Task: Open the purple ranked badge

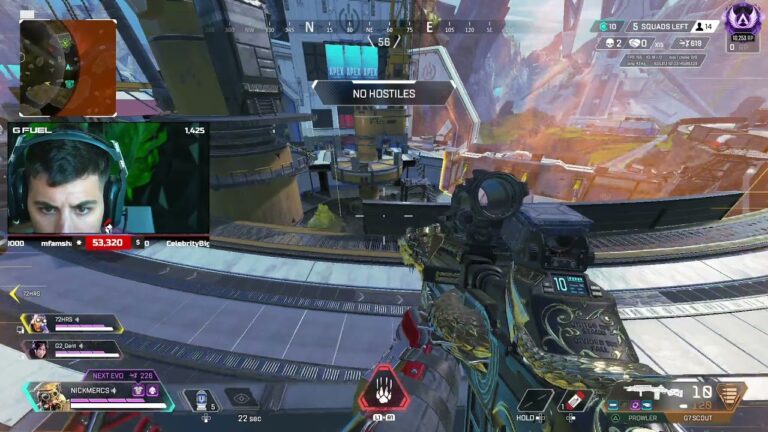Action: coord(742,17)
